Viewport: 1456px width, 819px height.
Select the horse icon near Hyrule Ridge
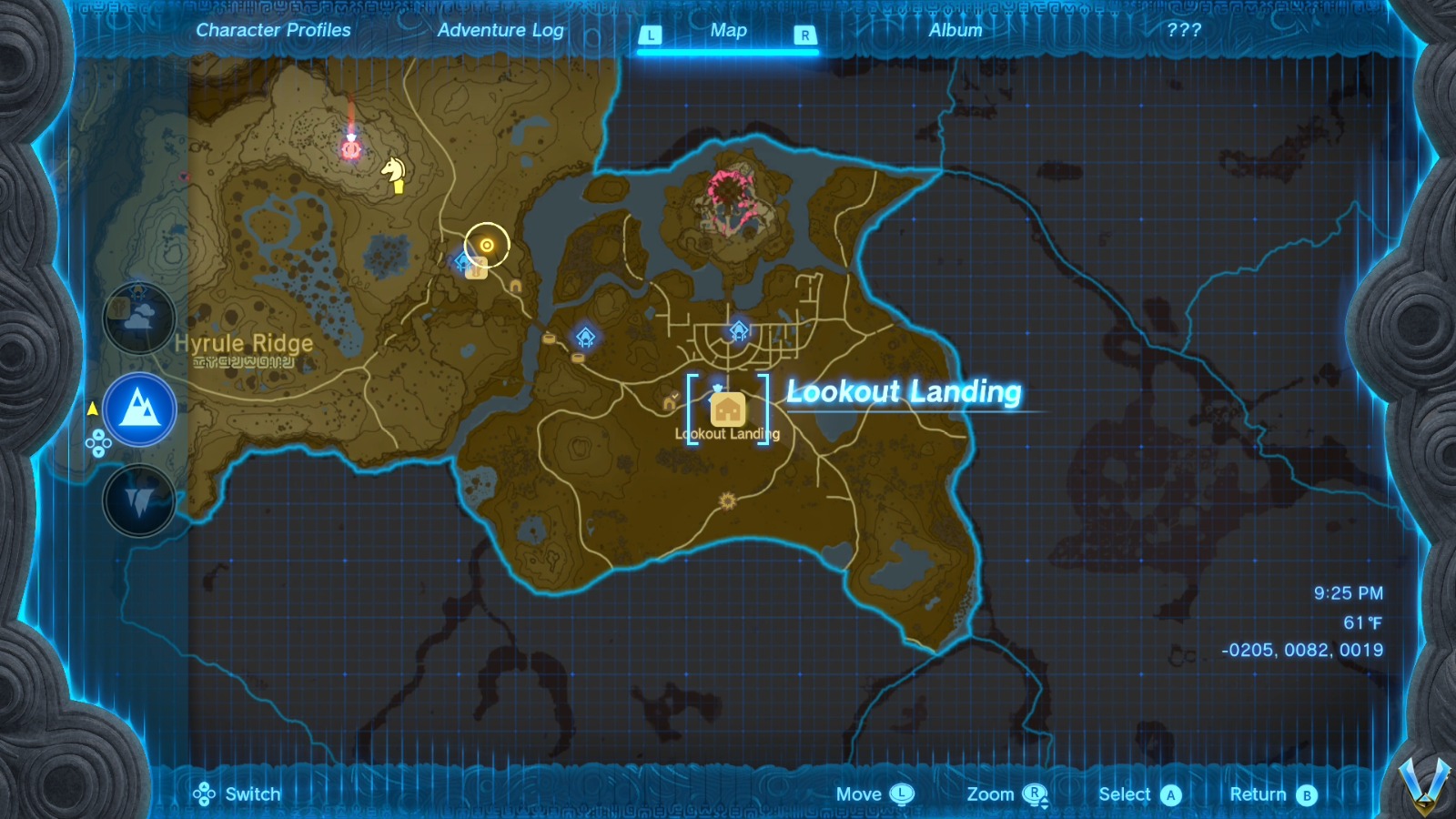391,173
